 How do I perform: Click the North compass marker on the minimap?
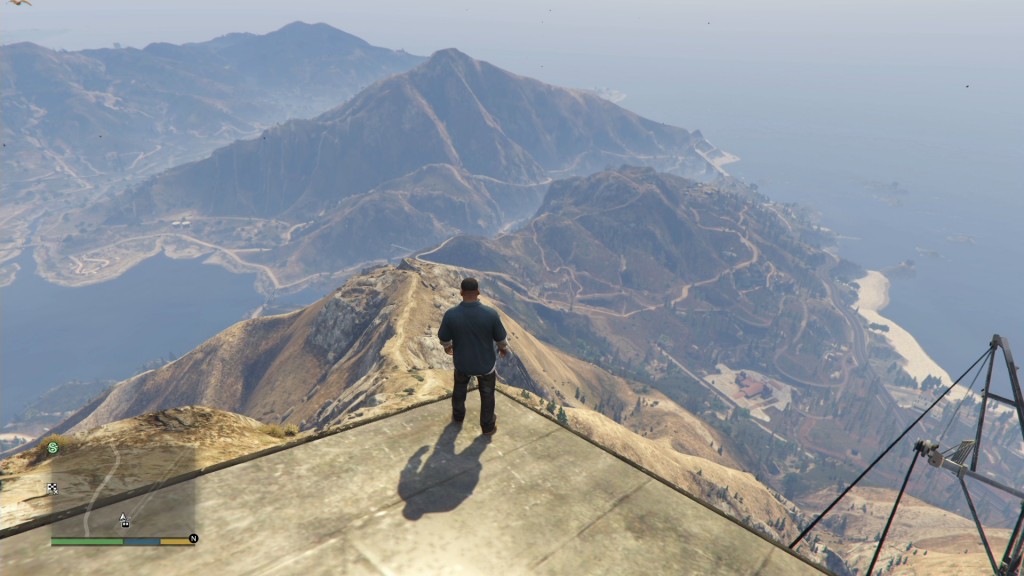pyautogui.click(x=193, y=538)
